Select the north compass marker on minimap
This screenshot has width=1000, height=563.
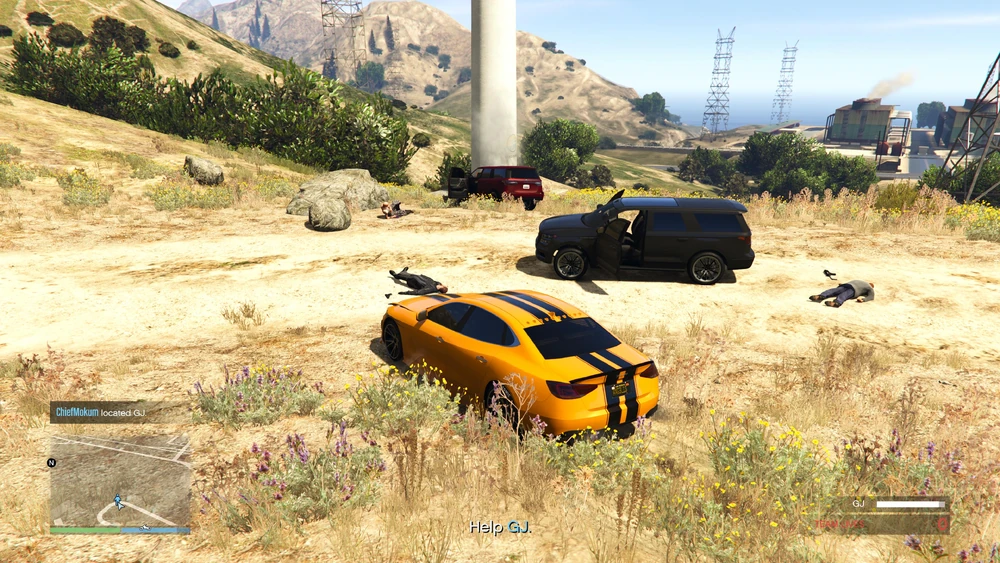point(52,463)
